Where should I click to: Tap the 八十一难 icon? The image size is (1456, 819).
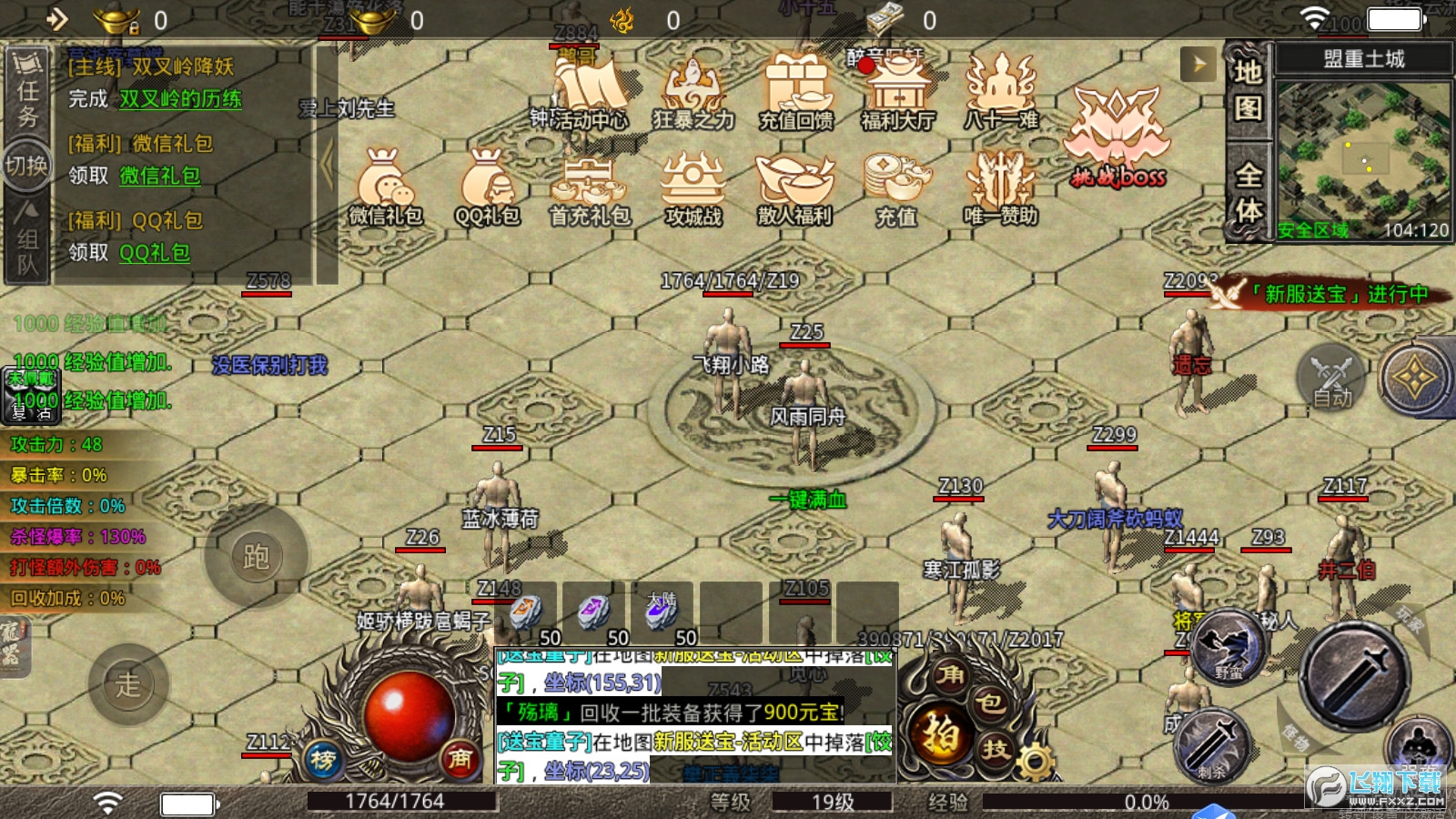point(1001,93)
